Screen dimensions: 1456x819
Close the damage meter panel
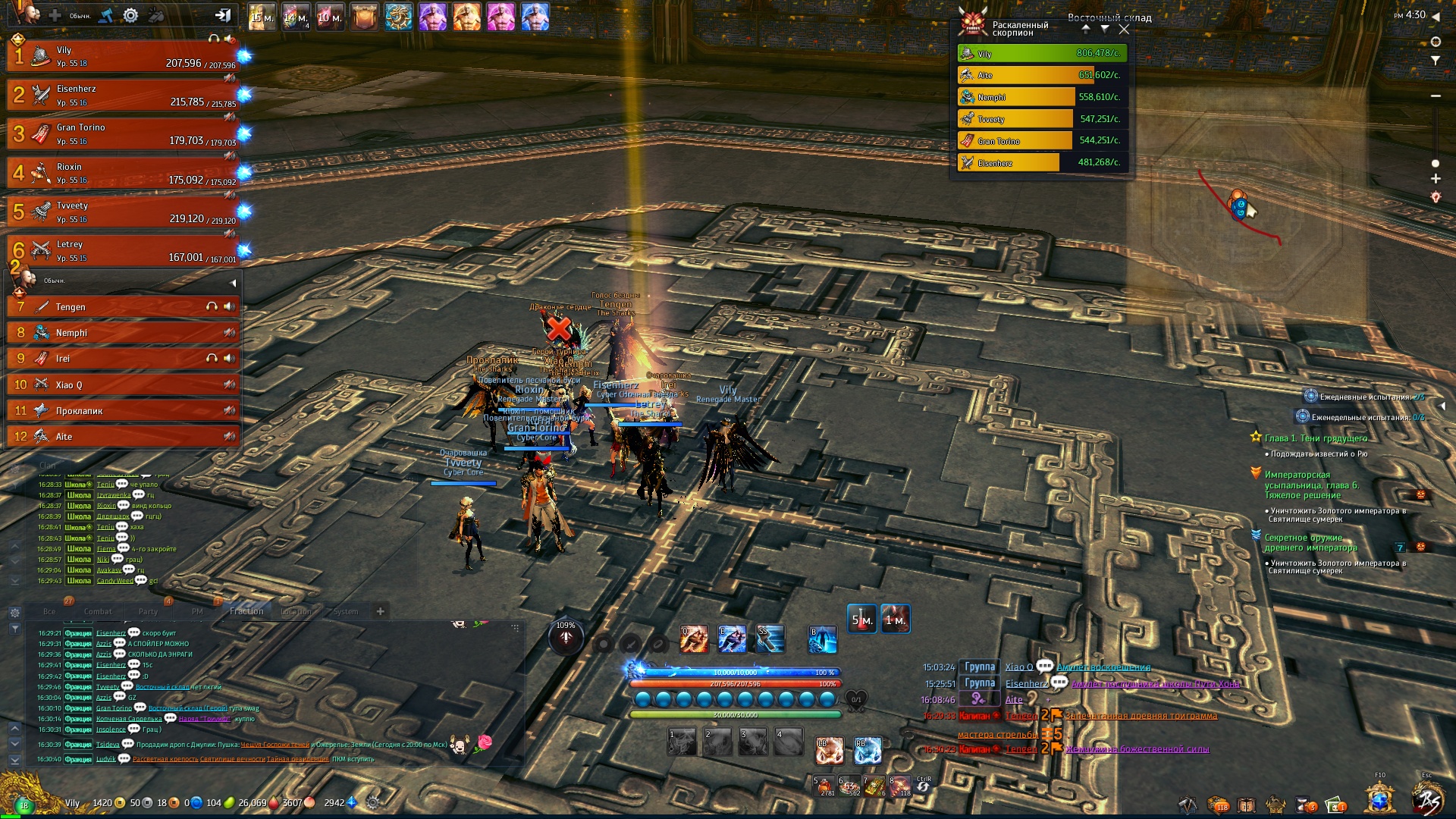pyautogui.click(x=1124, y=29)
